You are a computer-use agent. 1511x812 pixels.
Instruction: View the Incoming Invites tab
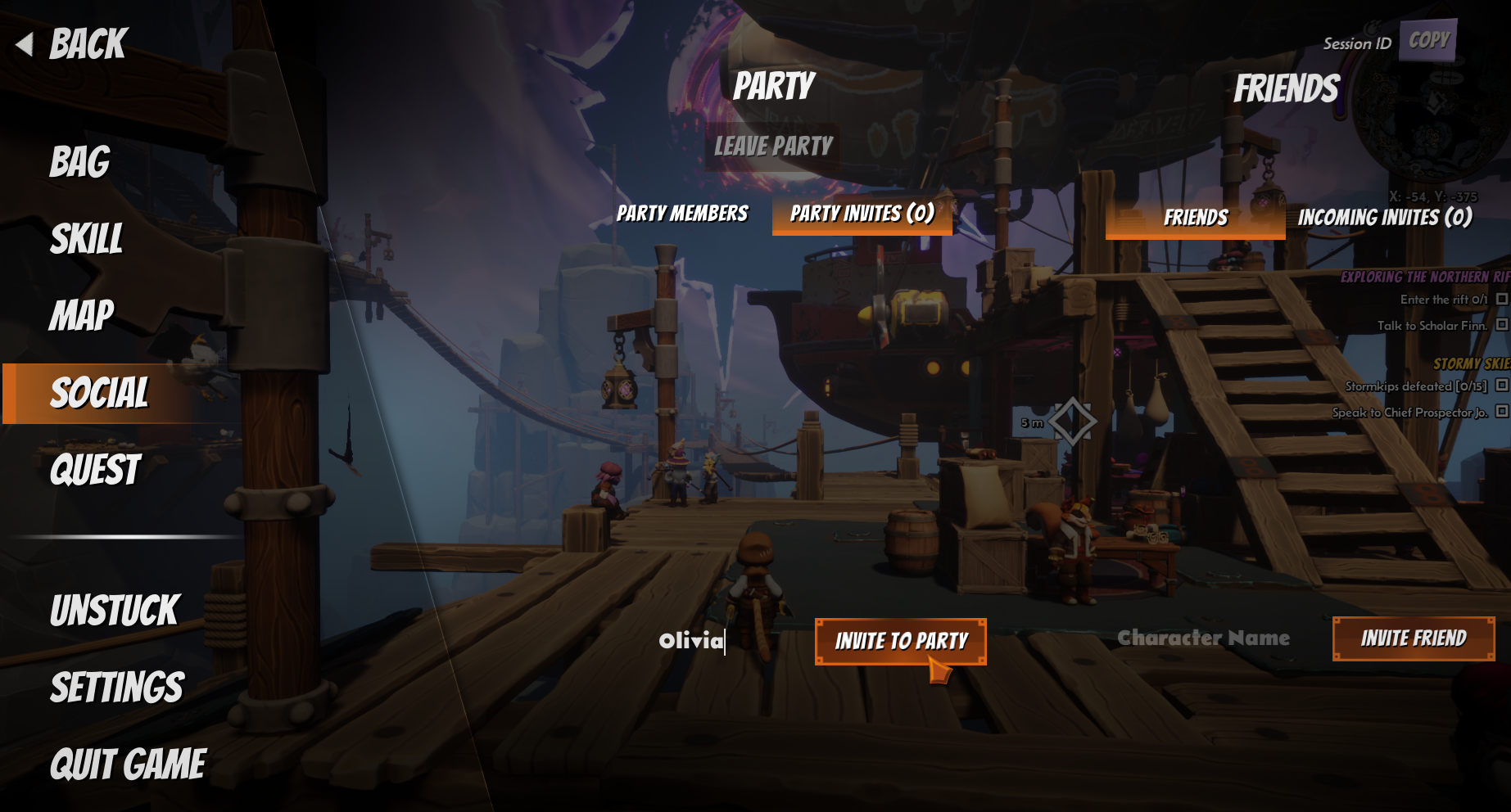click(x=1385, y=218)
